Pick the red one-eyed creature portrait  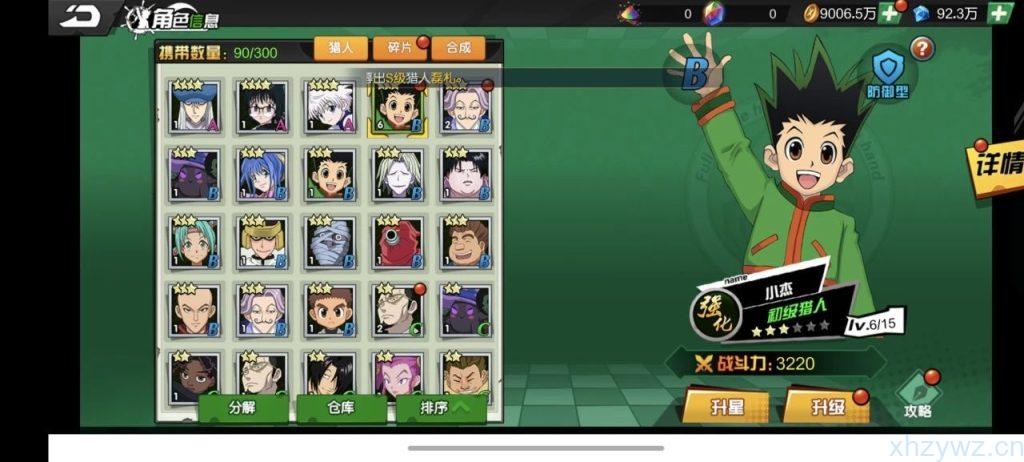[x=398, y=242]
